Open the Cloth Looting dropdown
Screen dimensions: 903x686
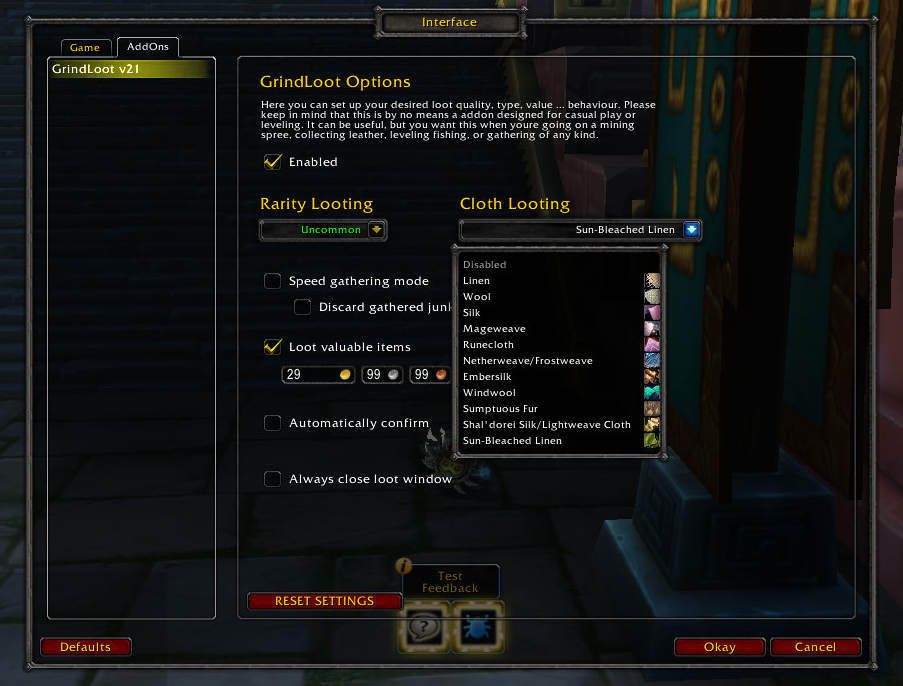[691, 230]
